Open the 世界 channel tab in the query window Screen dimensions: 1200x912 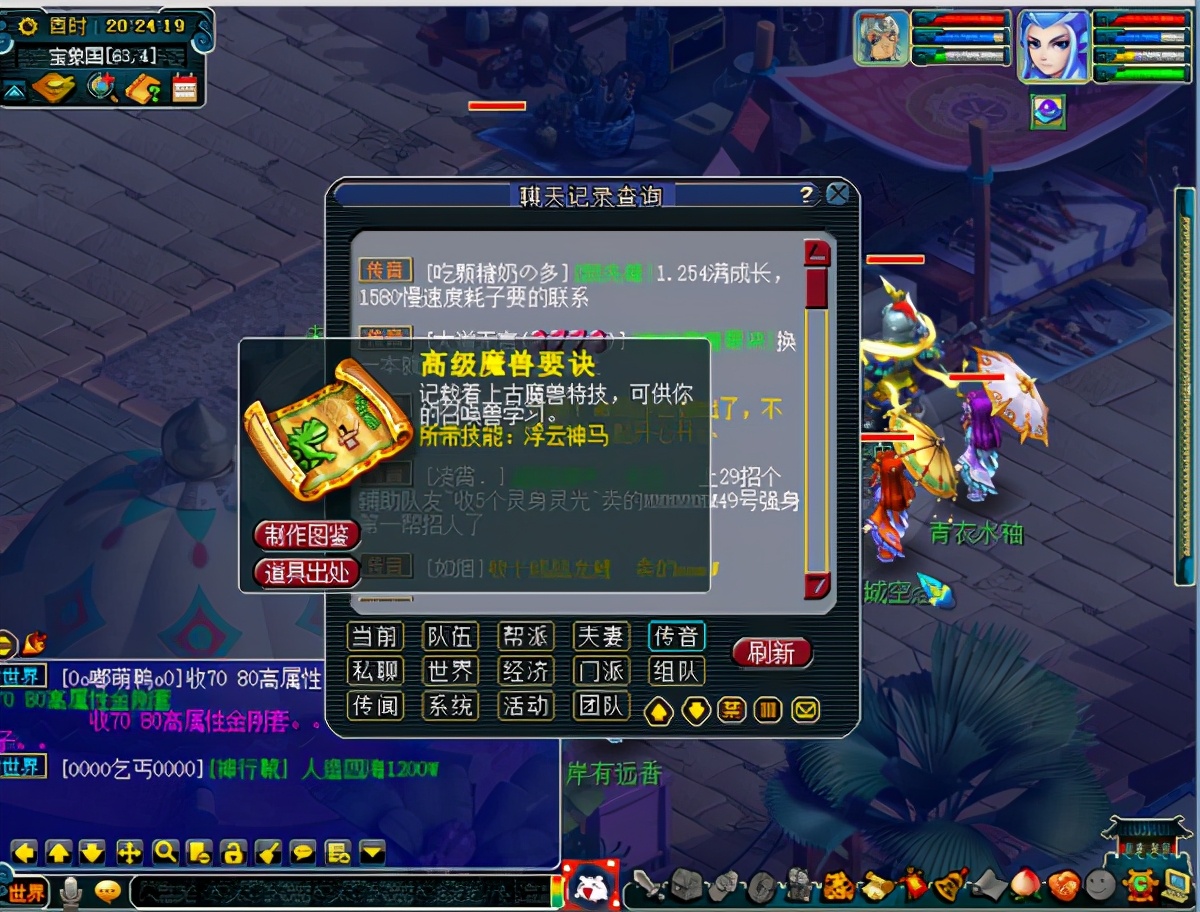tap(450, 671)
